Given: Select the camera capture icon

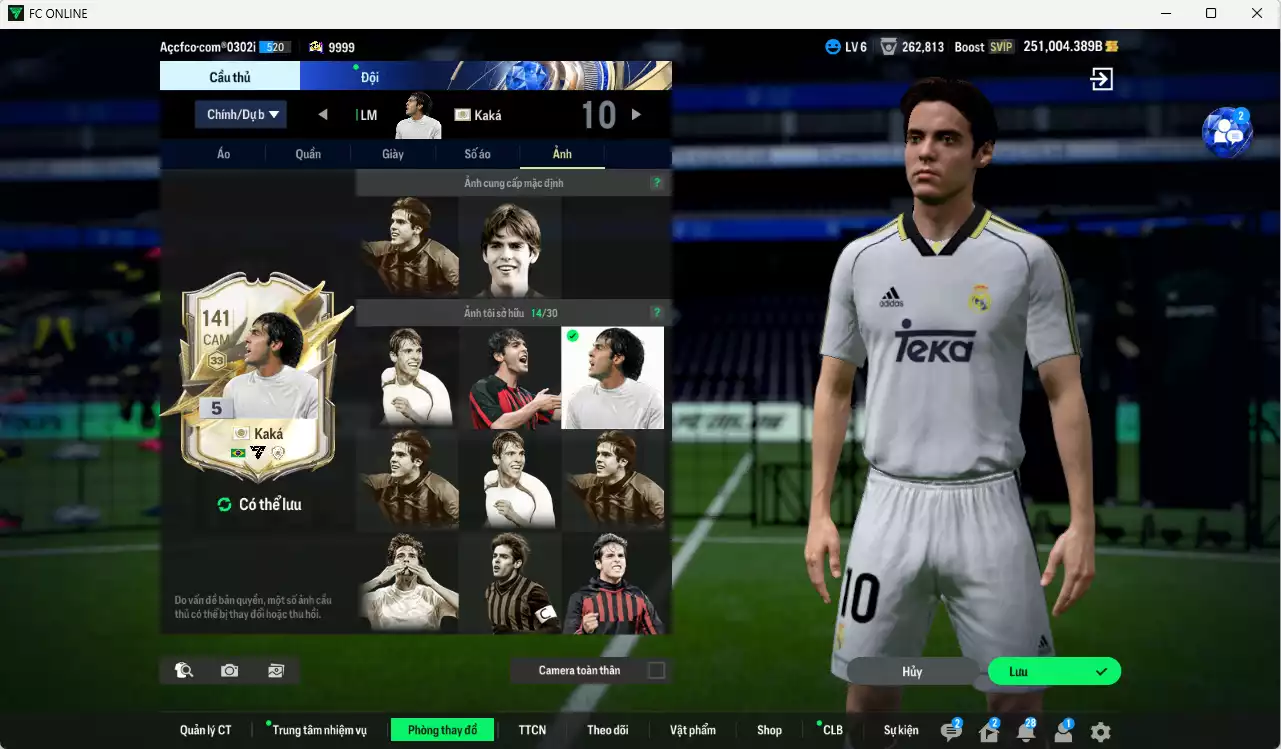Looking at the screenshot, I should (229, 670).
